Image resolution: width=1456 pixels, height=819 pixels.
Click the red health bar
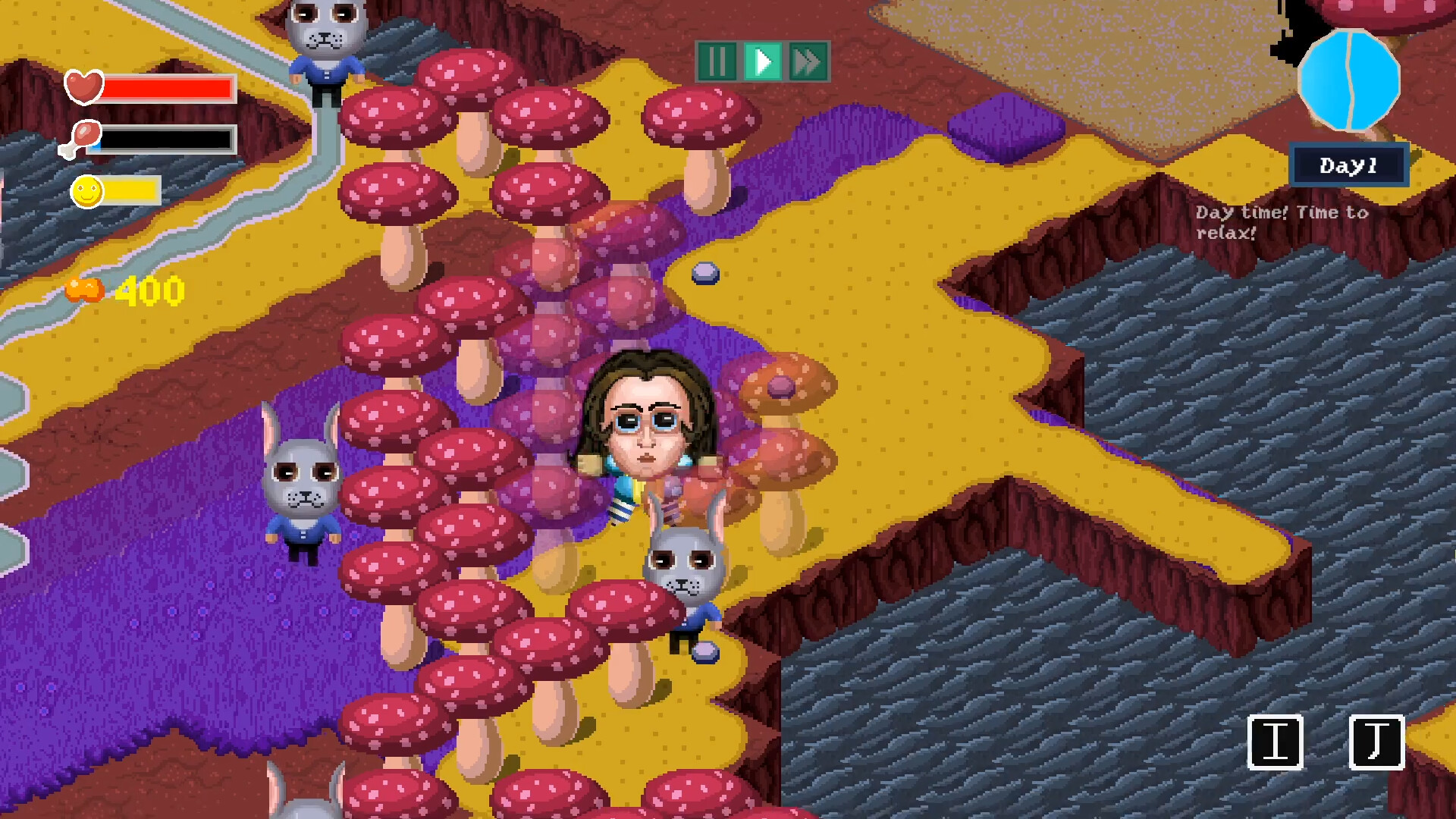(167, 89)
